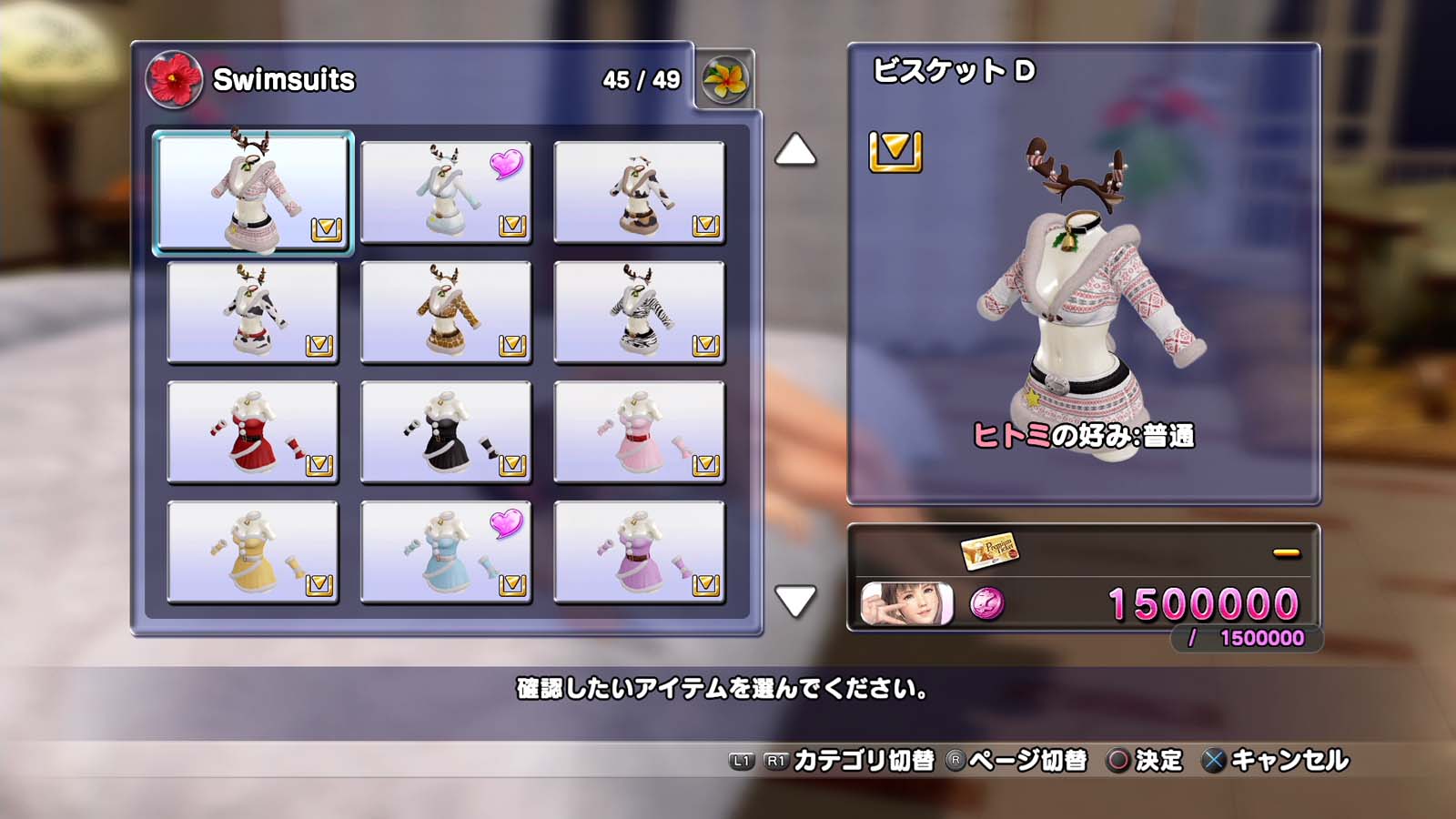Select the leopard print reindeer outfit
The width and height of the screenshot is (1456, 819).
(446, 312)
